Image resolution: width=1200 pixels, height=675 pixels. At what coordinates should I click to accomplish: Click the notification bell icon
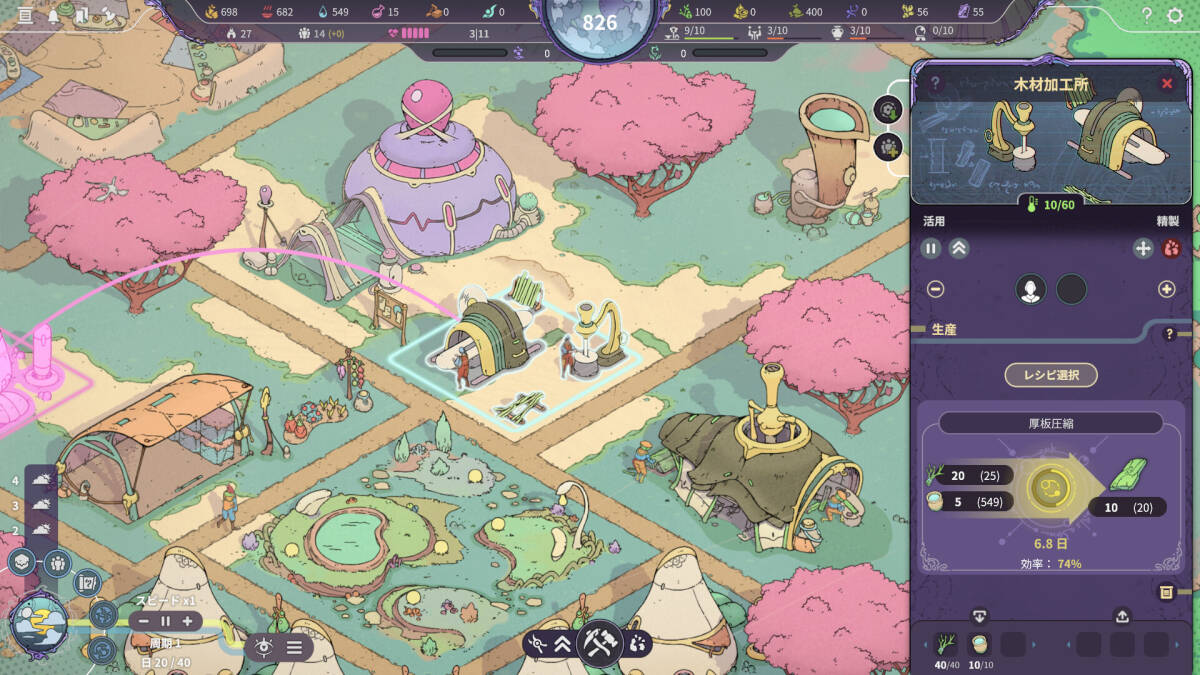pos(53,15)
